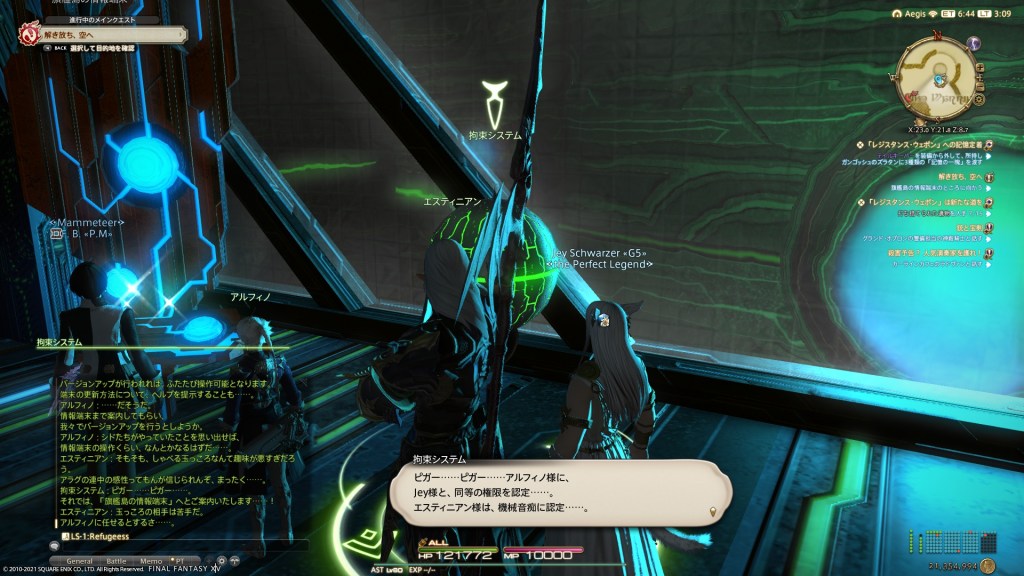The image size is (1024, 576).
Task: Select the 解き放ち、空へ entry in duty list
Action: 950,177
